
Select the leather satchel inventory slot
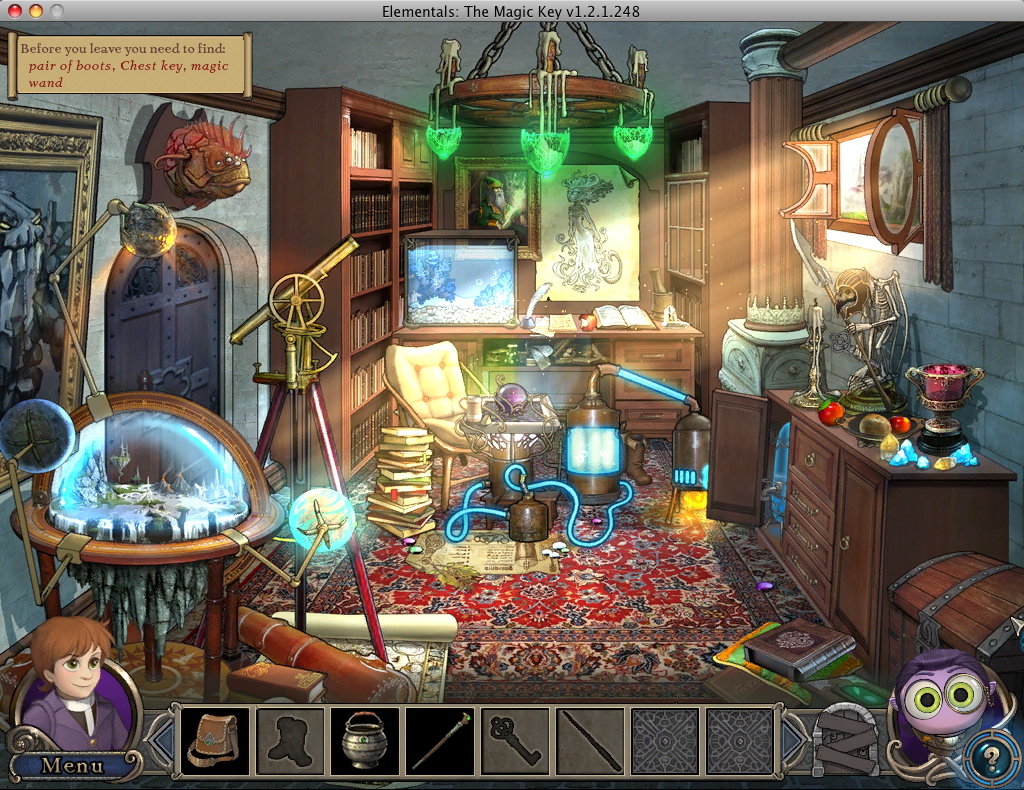[215, 741]
